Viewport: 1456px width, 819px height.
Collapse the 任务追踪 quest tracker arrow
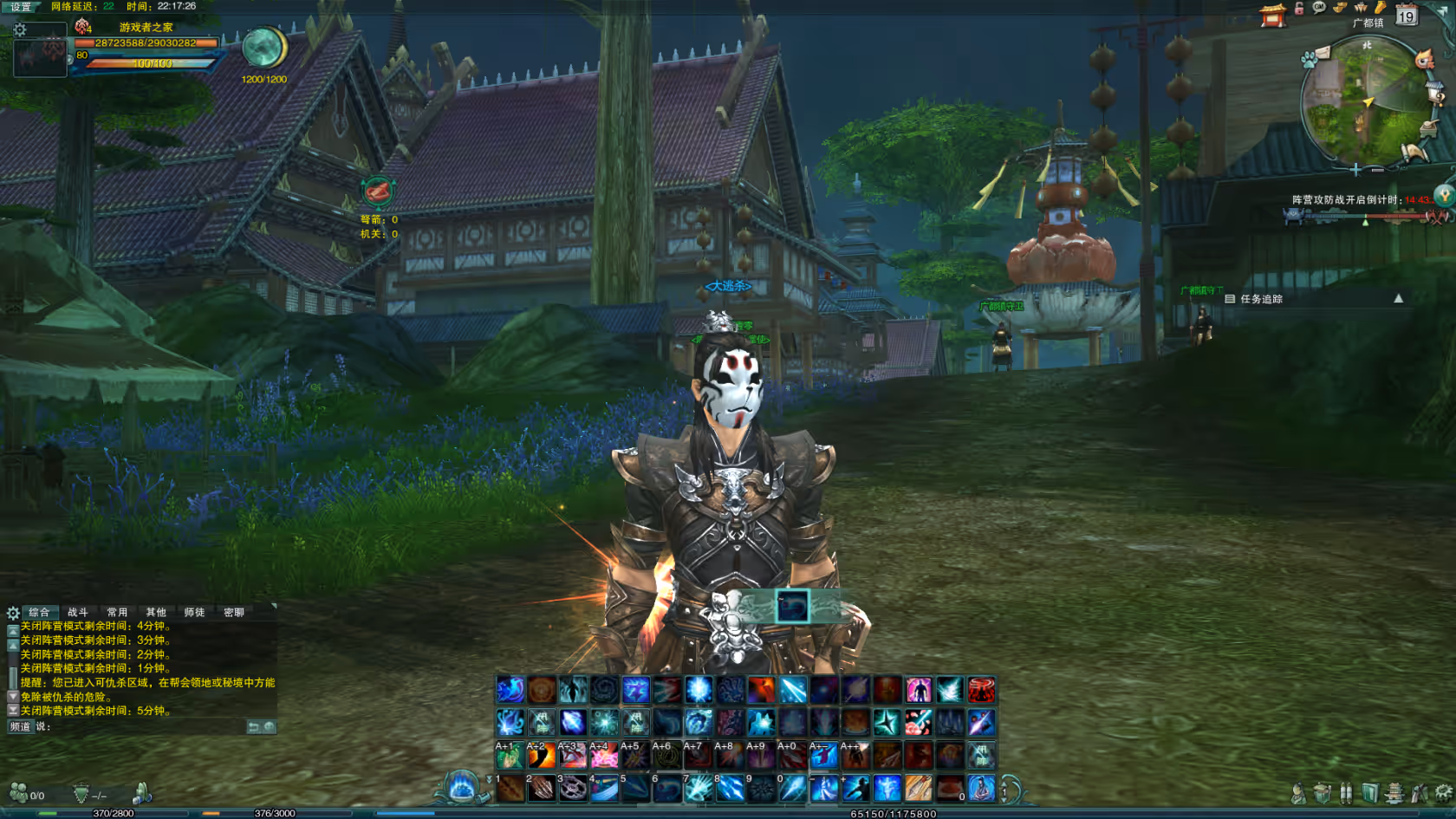[1398, 298]
